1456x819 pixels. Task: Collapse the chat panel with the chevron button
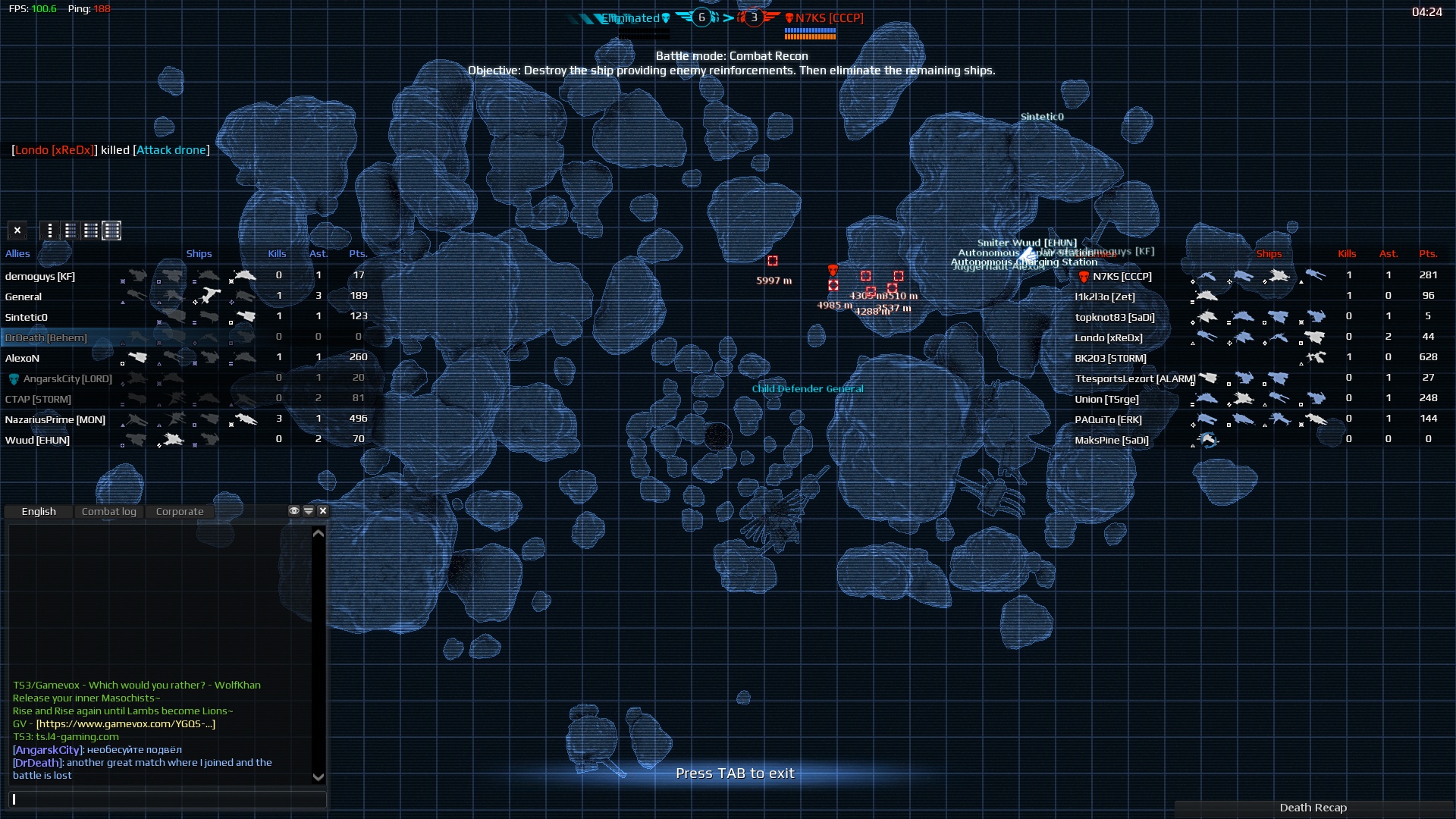[x=309, y=510]
